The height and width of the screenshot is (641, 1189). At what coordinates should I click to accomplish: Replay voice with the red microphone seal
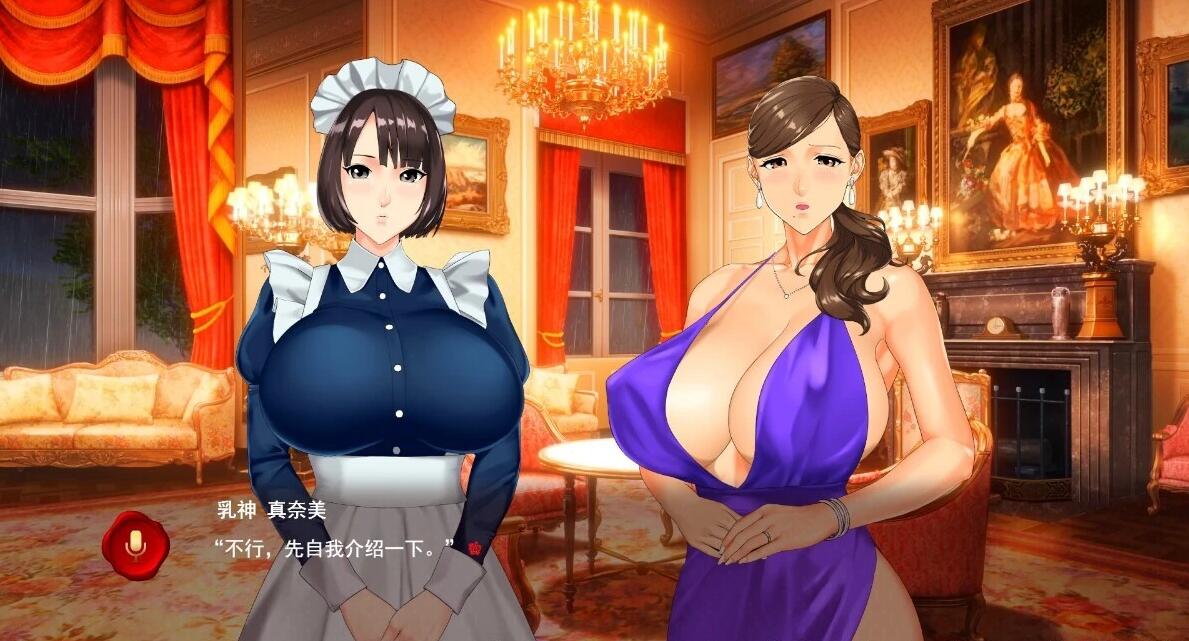point(135,543)
